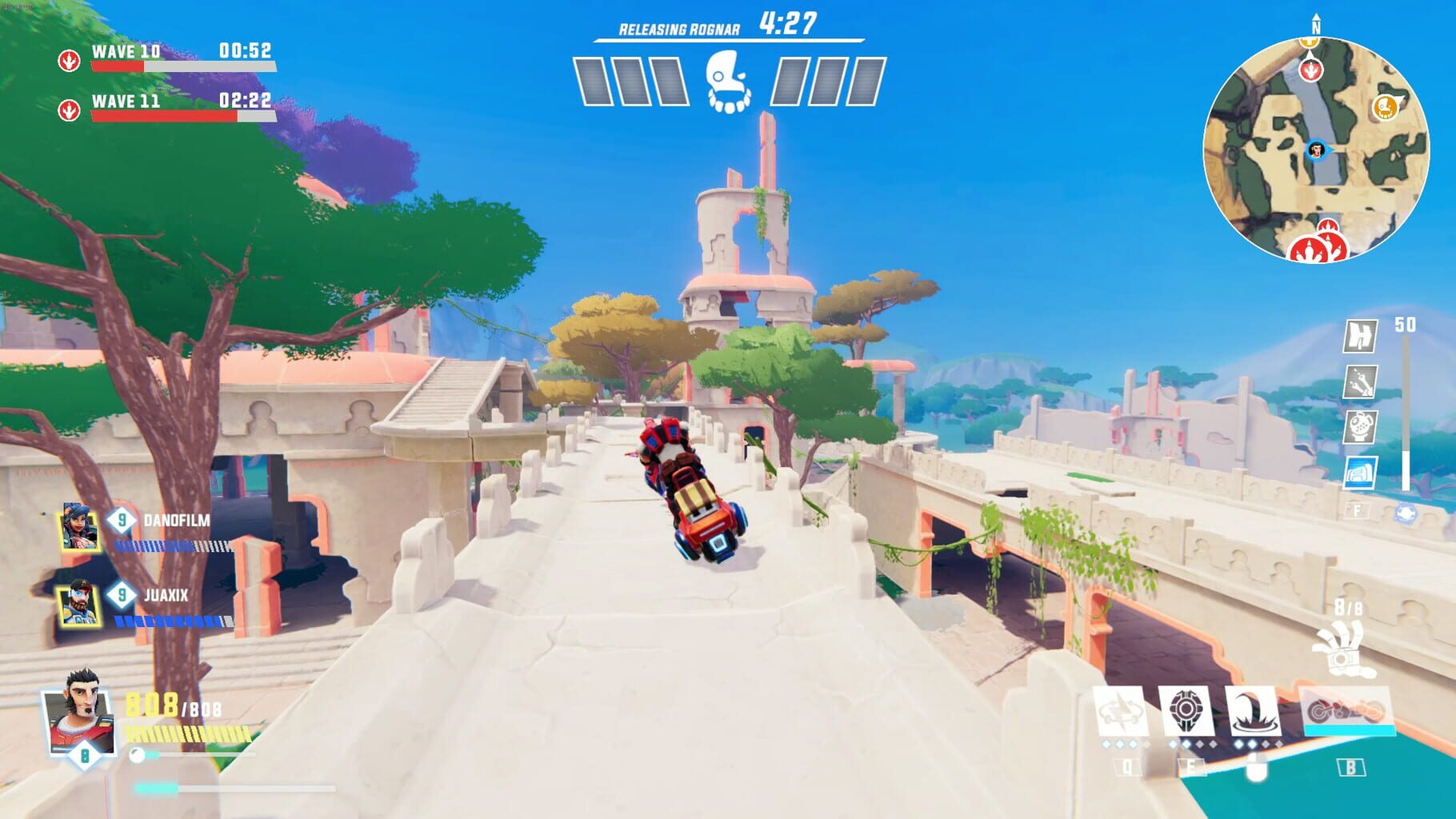
Task: Activate the spinning lightning ability
Action: click(x=1120, y=711)
